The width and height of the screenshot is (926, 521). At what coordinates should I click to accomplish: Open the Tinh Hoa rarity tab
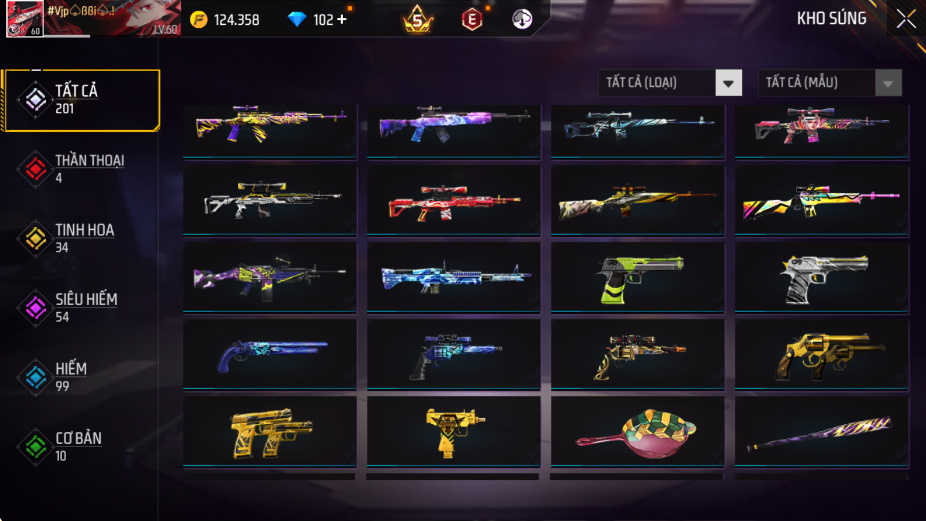(x=80, y=238)
